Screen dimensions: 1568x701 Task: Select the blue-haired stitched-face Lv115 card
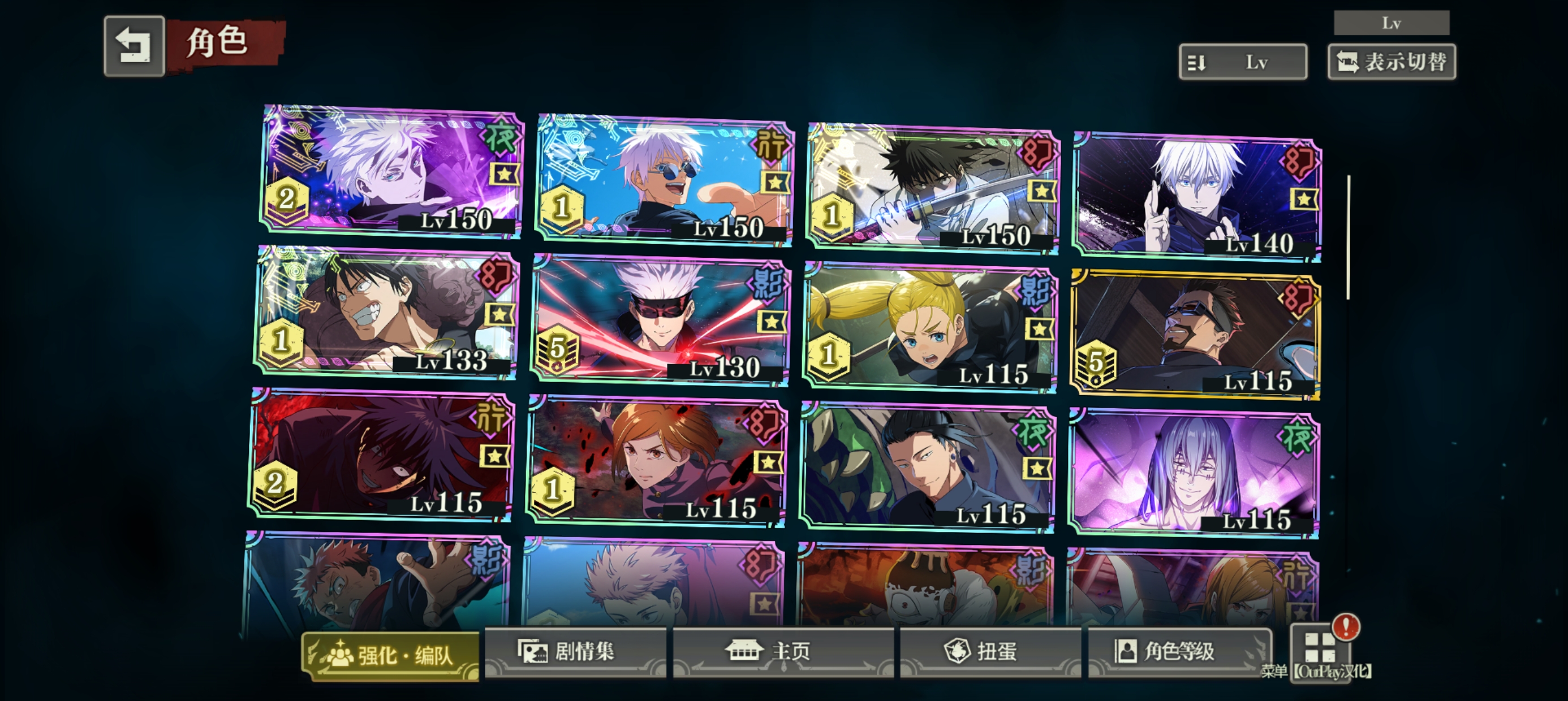coord(1194,473)
